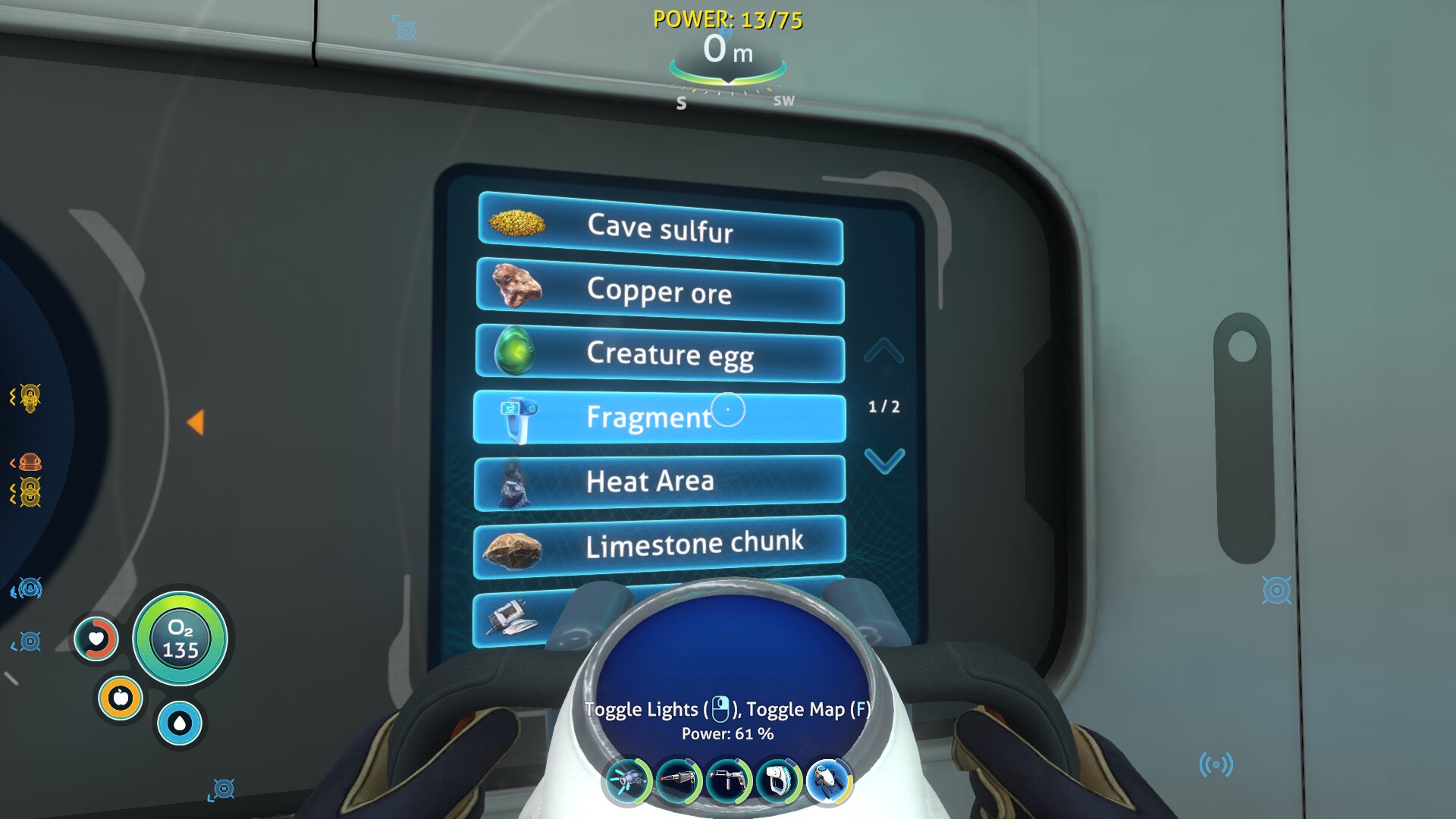Select the propulsion cannon hotbar slot
1456x819 pixels.
pyautogui.click(x=627, y=780)
